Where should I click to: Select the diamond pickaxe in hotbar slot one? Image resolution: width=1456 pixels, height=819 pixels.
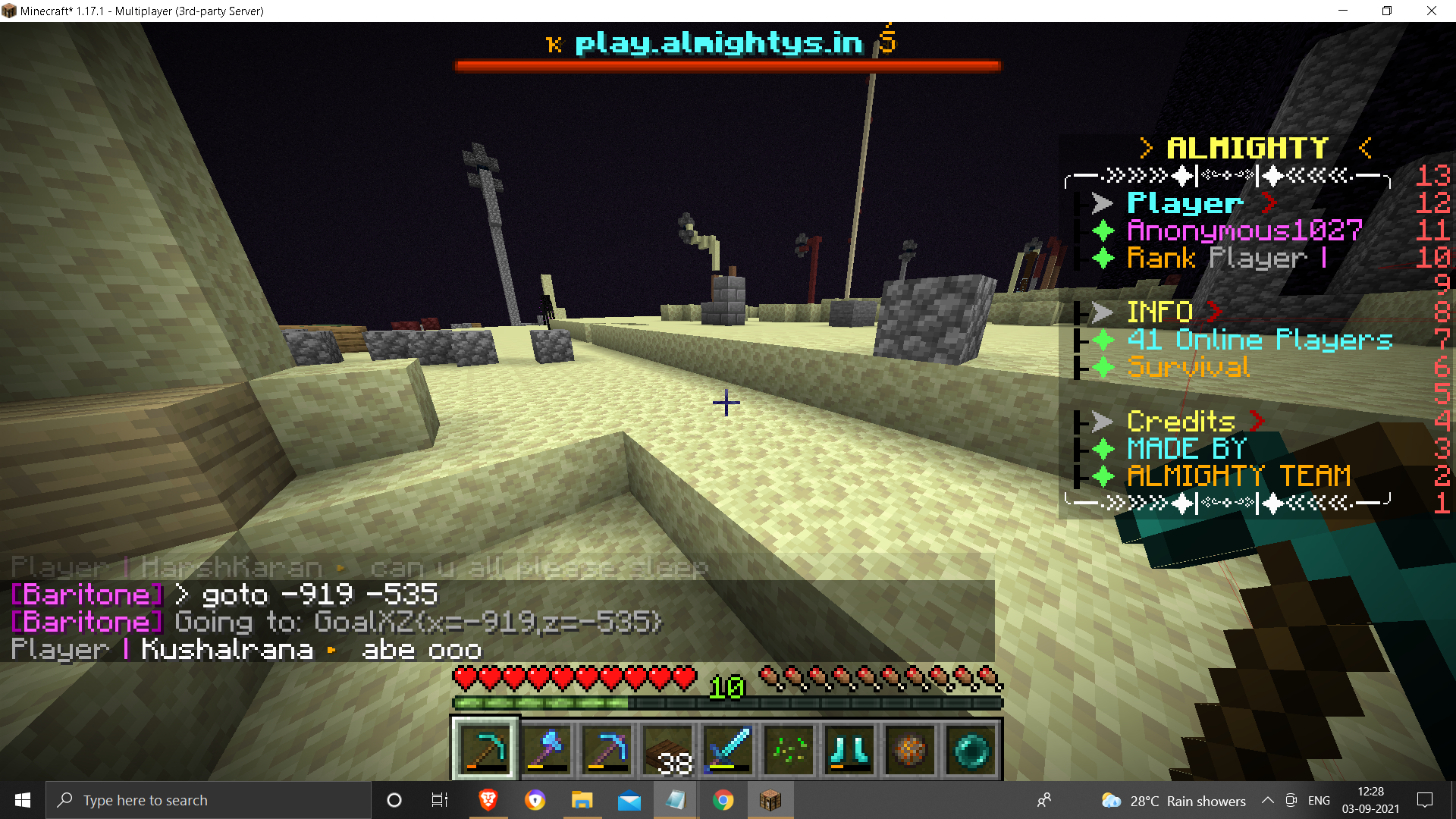485,751
